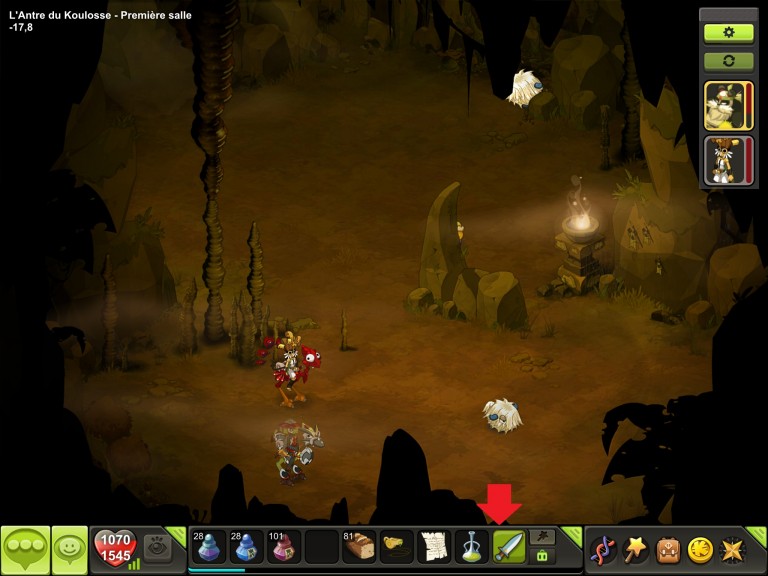Open the gold coin shop icon
The image size is (768, 576).
701,549
